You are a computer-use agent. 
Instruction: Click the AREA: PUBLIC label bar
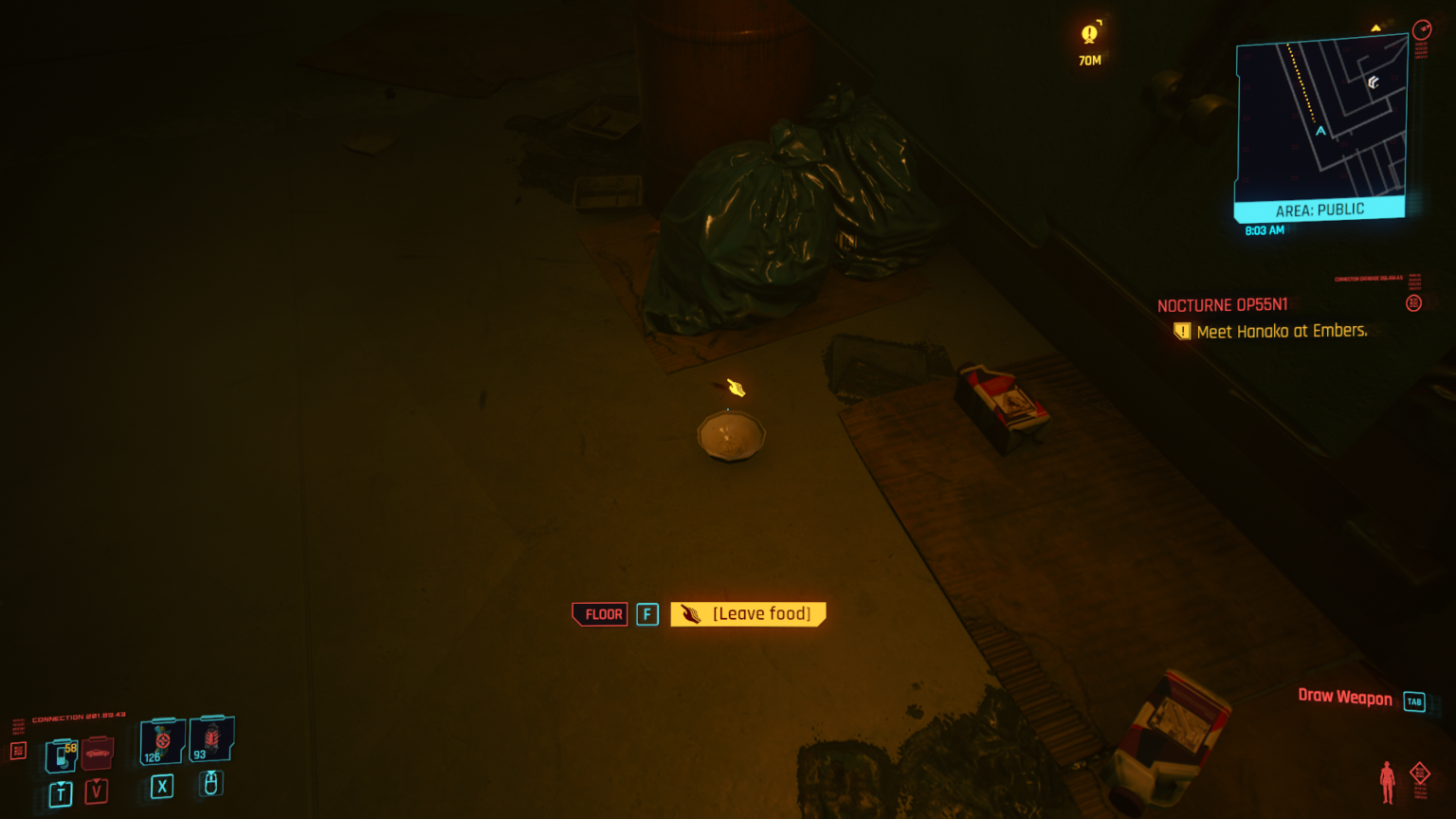[x=1319, y=209]
